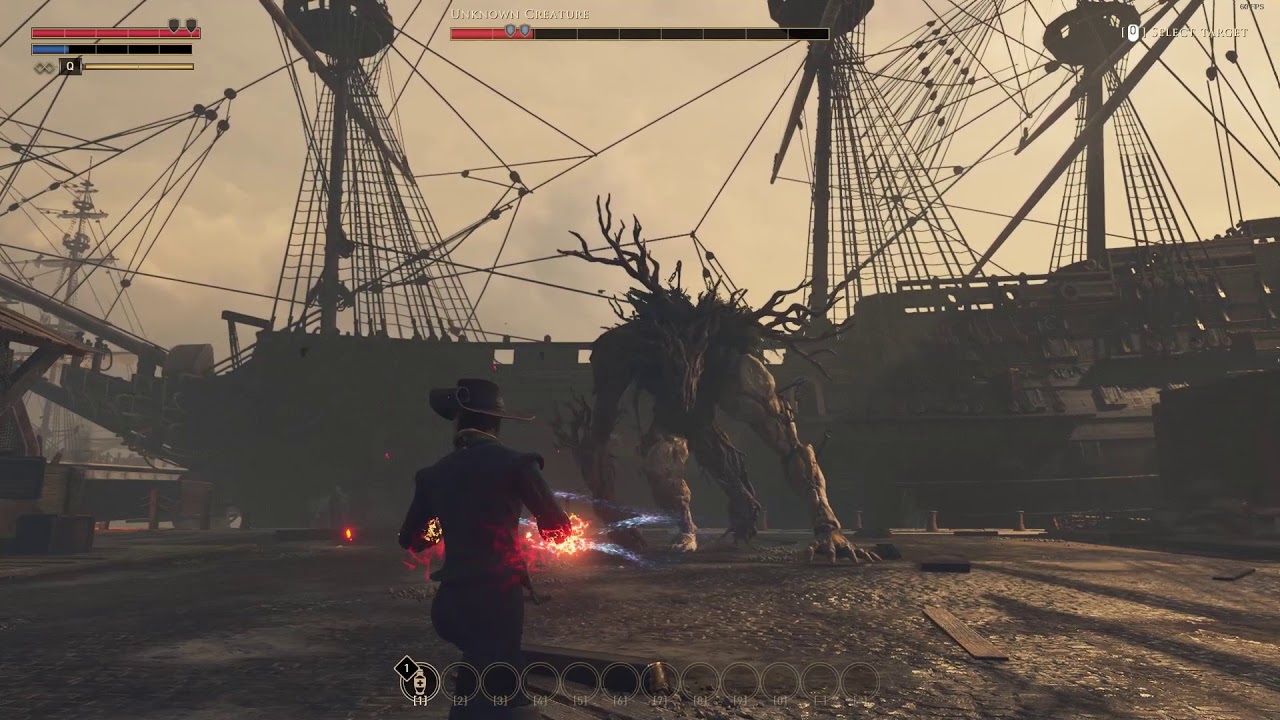Use the health potion in hotbar slot 1
The width and height of the screenshot is (1280, 720).
pos(420,682)
